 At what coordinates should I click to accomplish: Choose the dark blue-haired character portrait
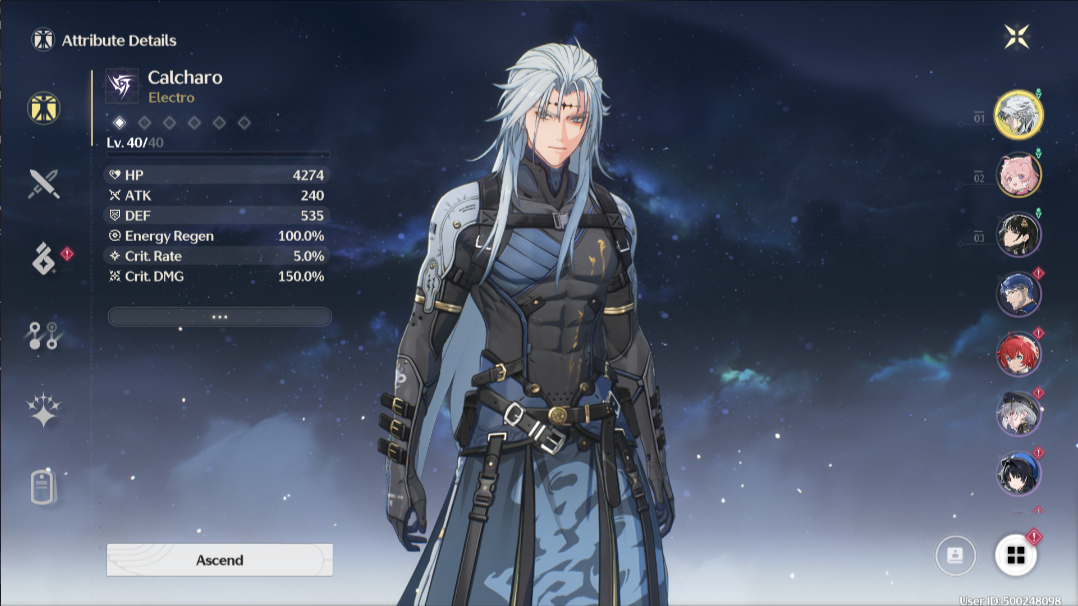tap(1019, 472)
